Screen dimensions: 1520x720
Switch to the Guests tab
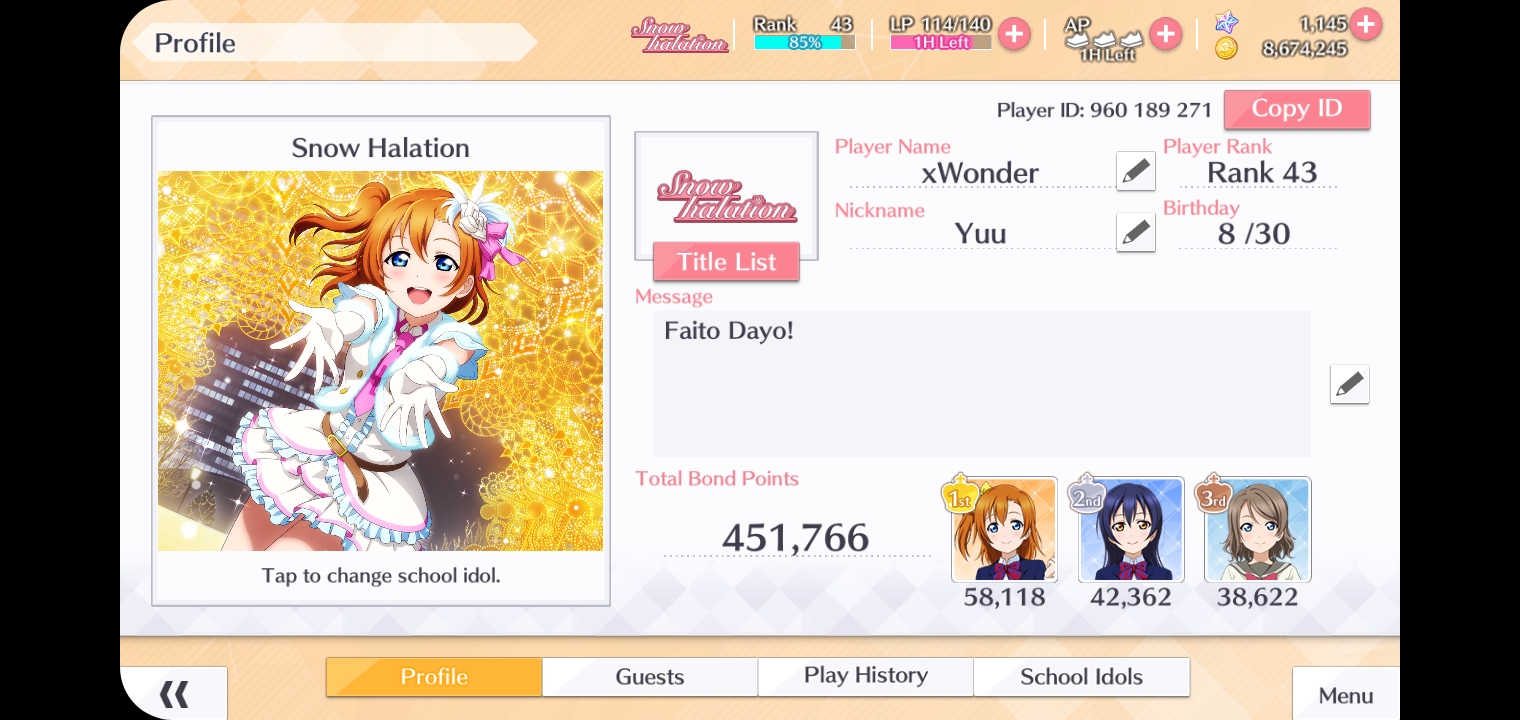click(x=649, y=677)
